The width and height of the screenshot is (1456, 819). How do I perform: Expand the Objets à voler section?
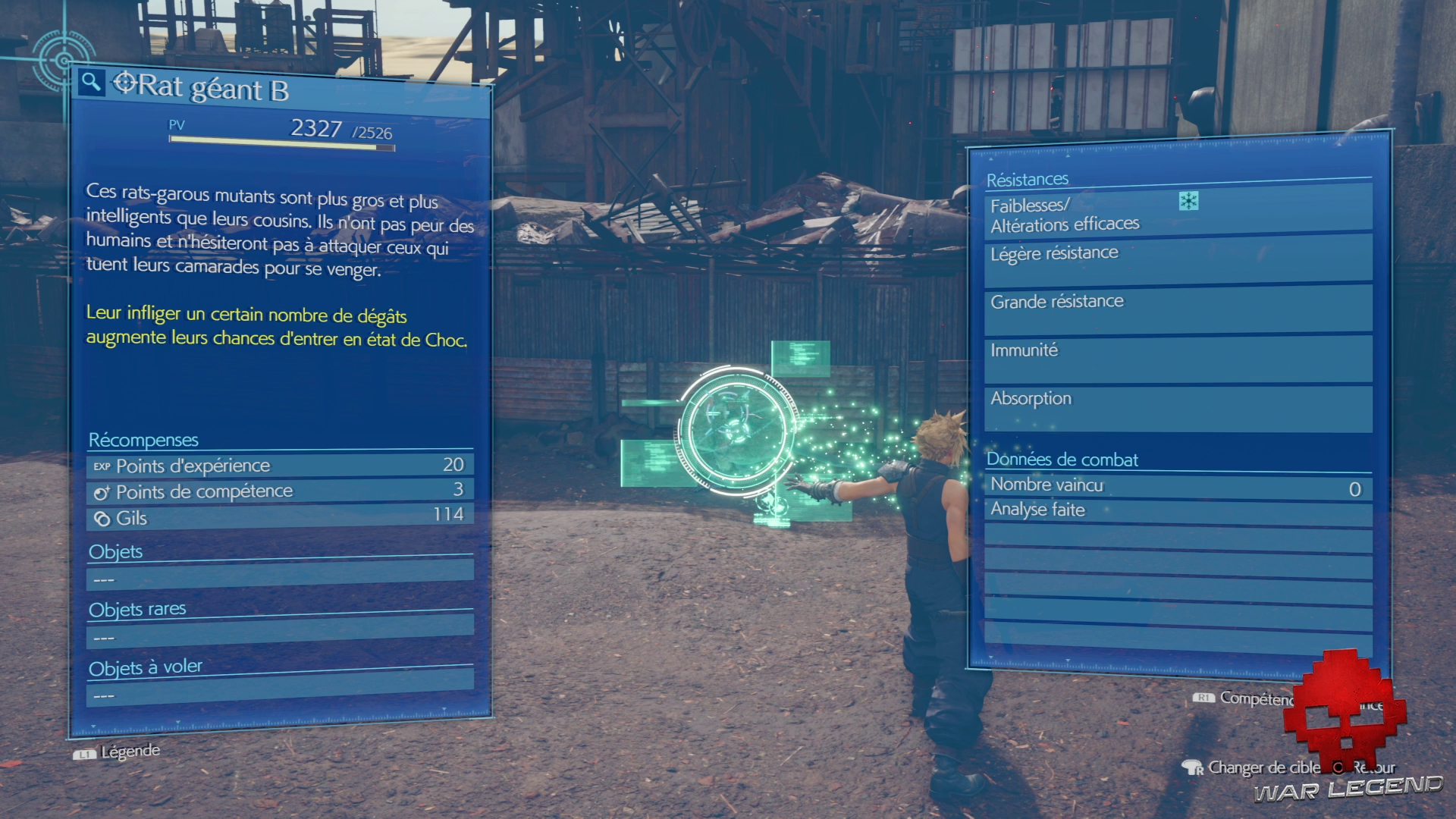point(145,667)
